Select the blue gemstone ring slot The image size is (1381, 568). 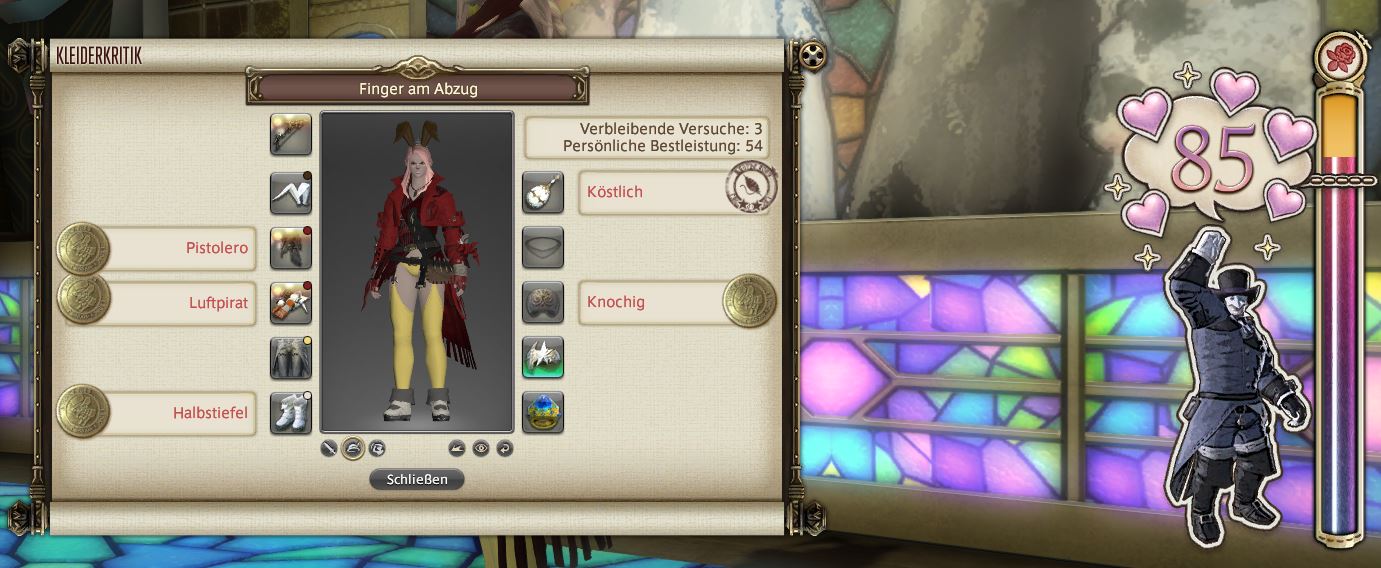click(543, 413)
